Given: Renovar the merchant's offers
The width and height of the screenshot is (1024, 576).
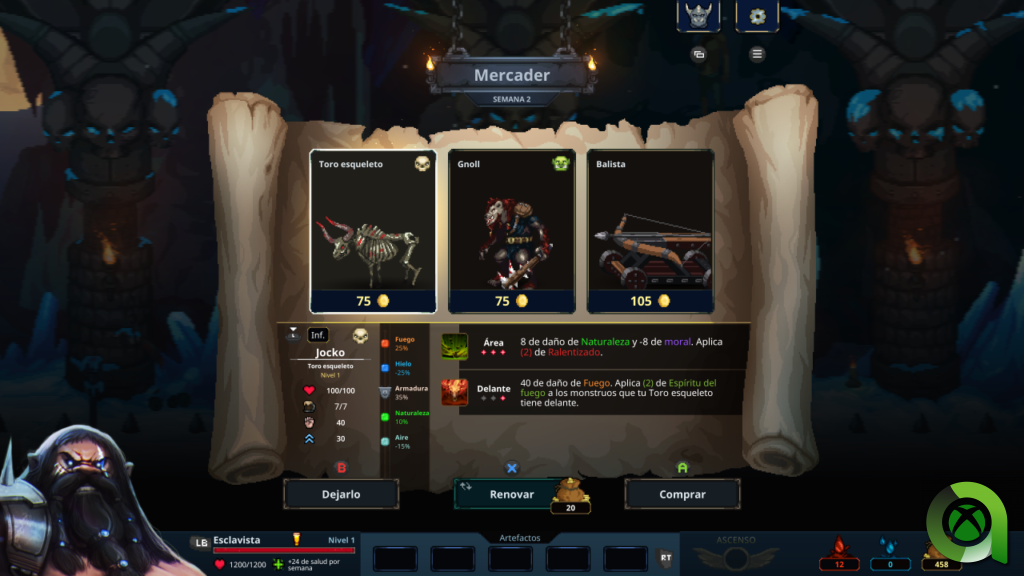Looking at the screenshot, I should point(512,494).
